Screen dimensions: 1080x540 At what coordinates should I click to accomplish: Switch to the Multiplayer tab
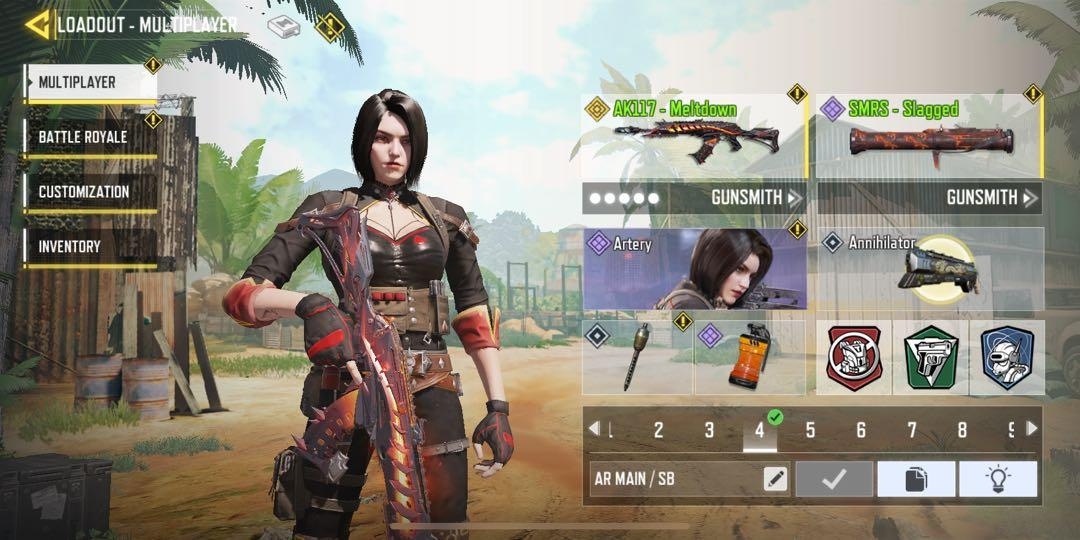point(90,83)
